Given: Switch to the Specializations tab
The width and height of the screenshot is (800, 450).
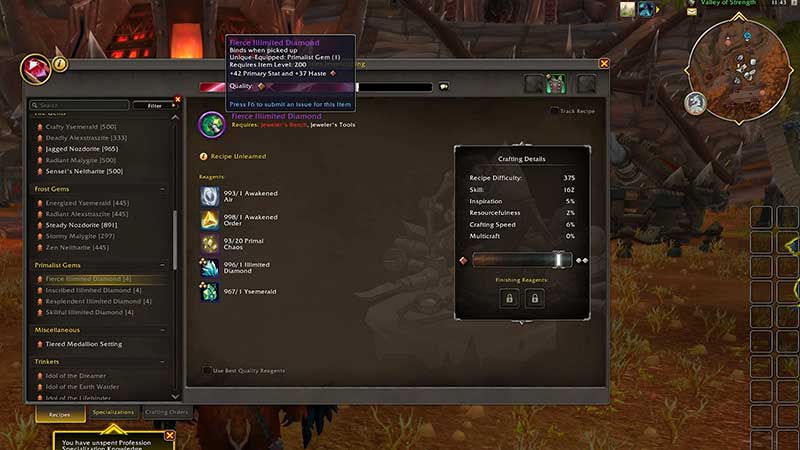Looking at the screenshot, I should (113, 412).
